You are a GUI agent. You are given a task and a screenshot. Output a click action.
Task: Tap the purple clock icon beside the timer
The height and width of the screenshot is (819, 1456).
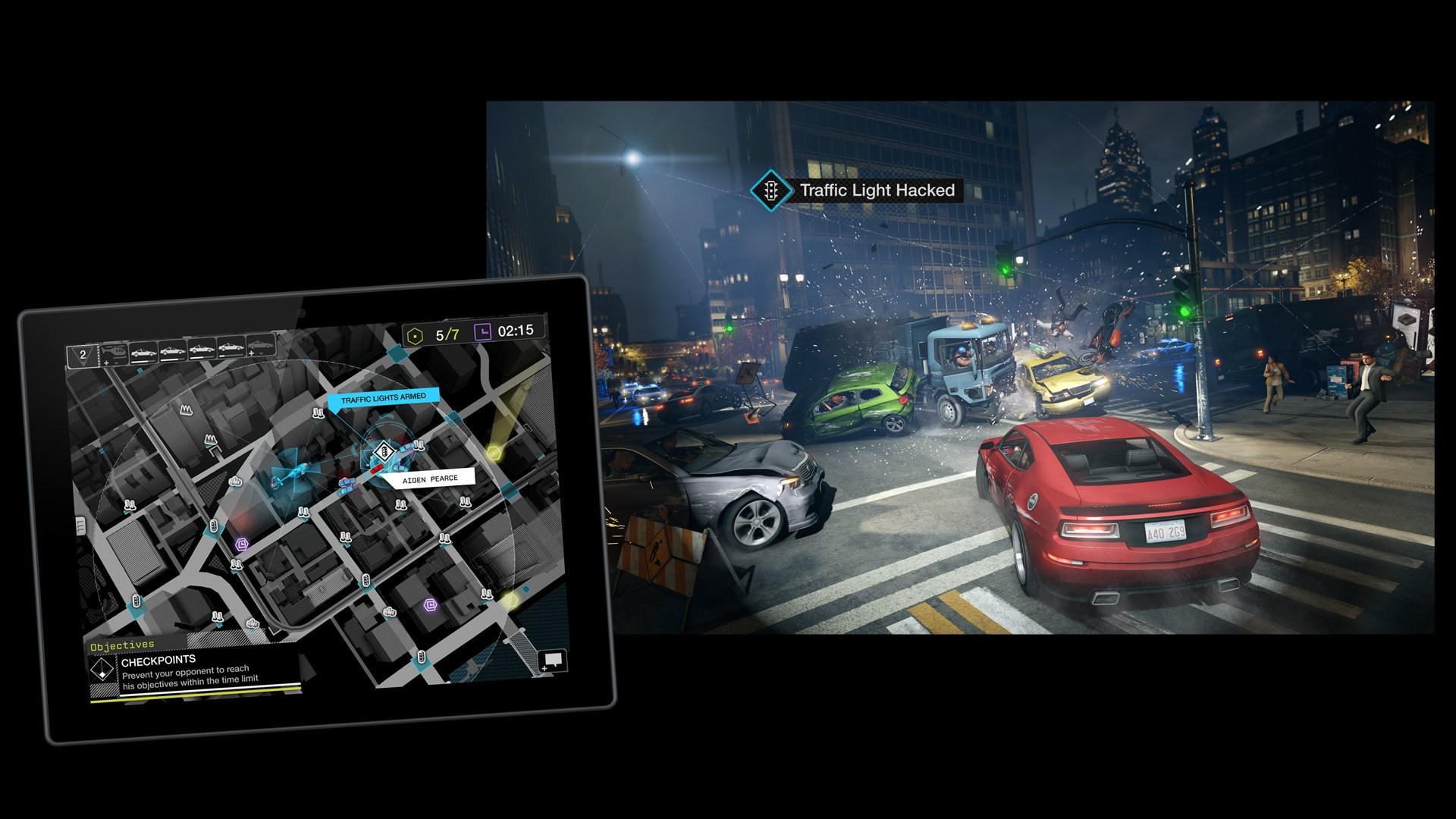coord(484,331)
